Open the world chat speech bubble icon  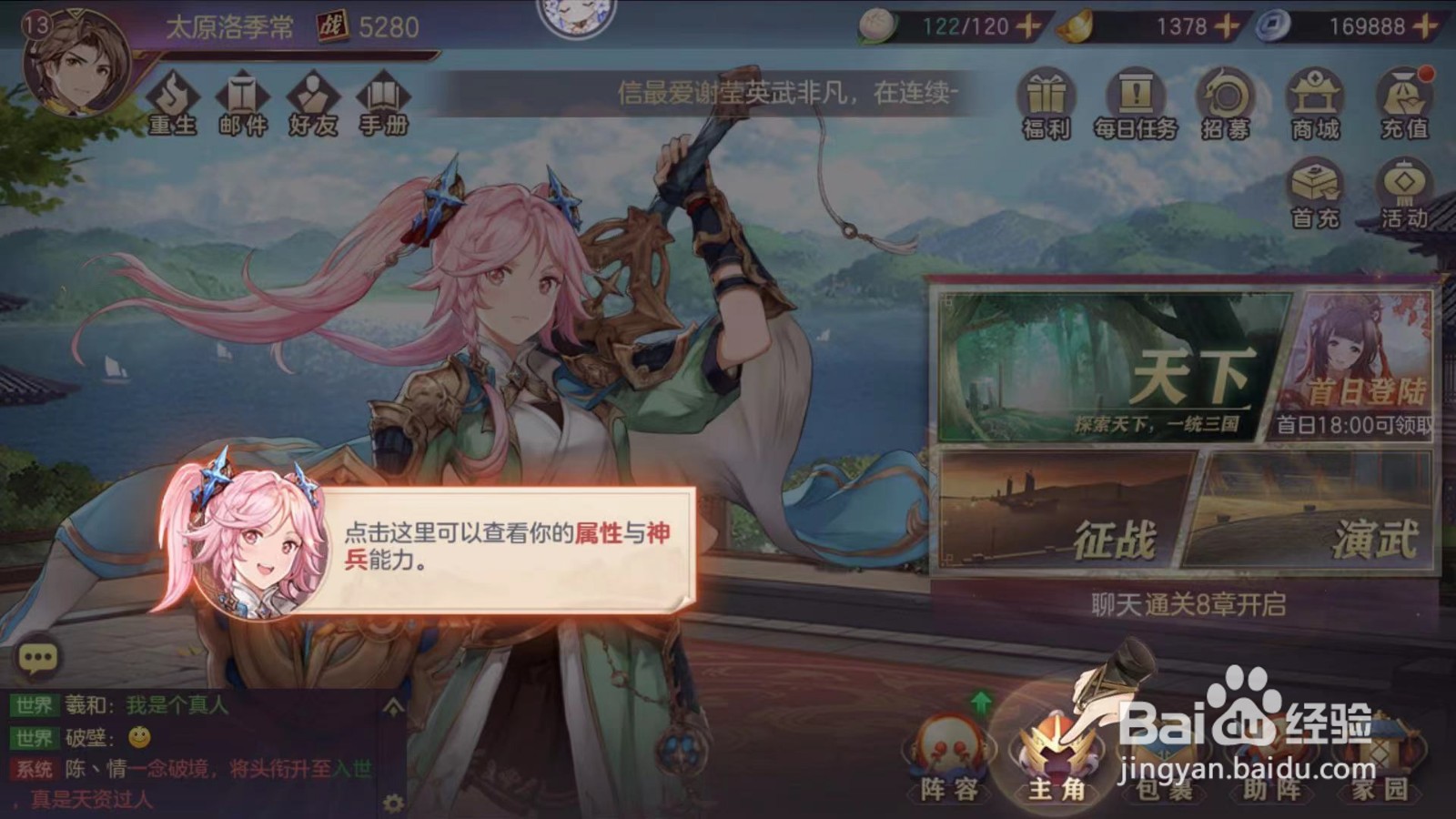[x=36, y=656]
